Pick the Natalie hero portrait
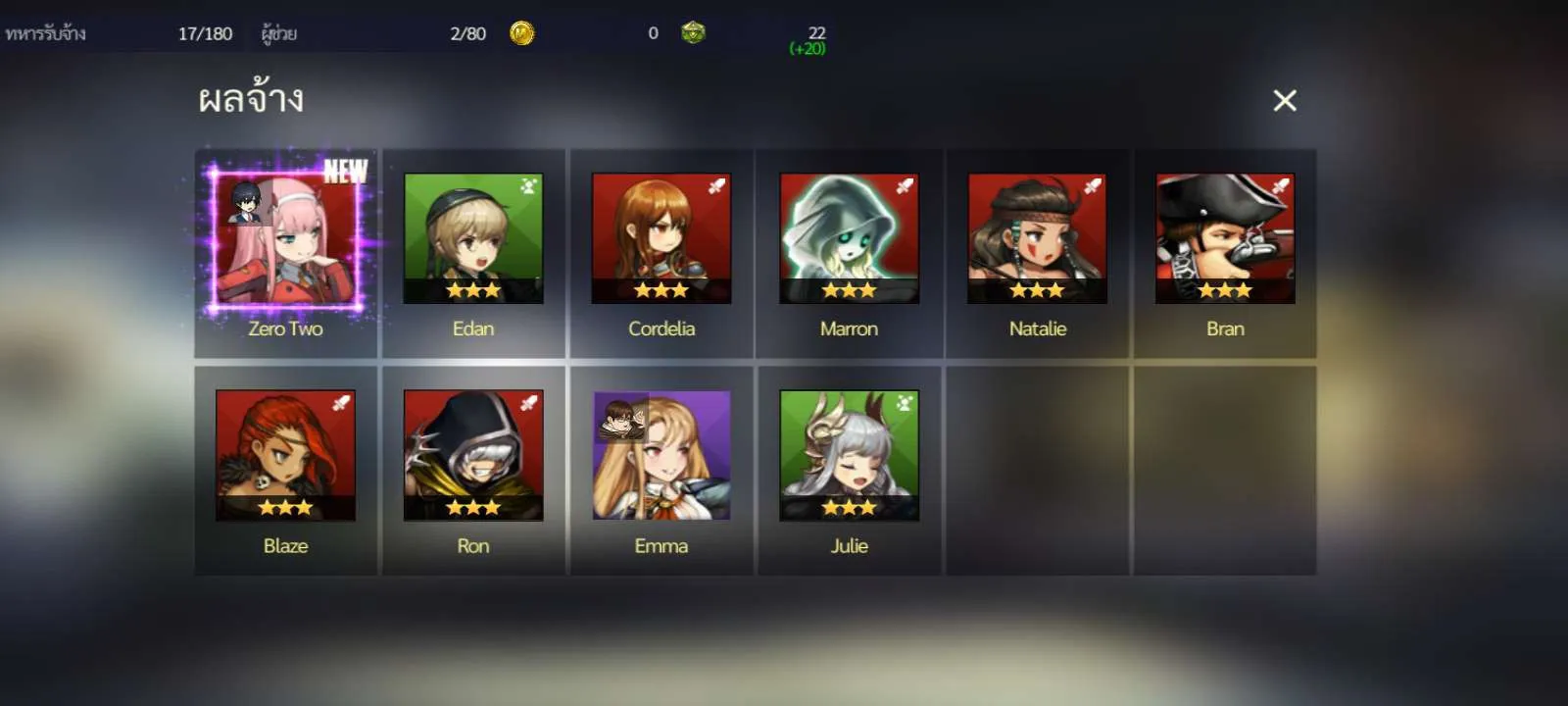The image size is (1568, 706). pos(1037,239)
